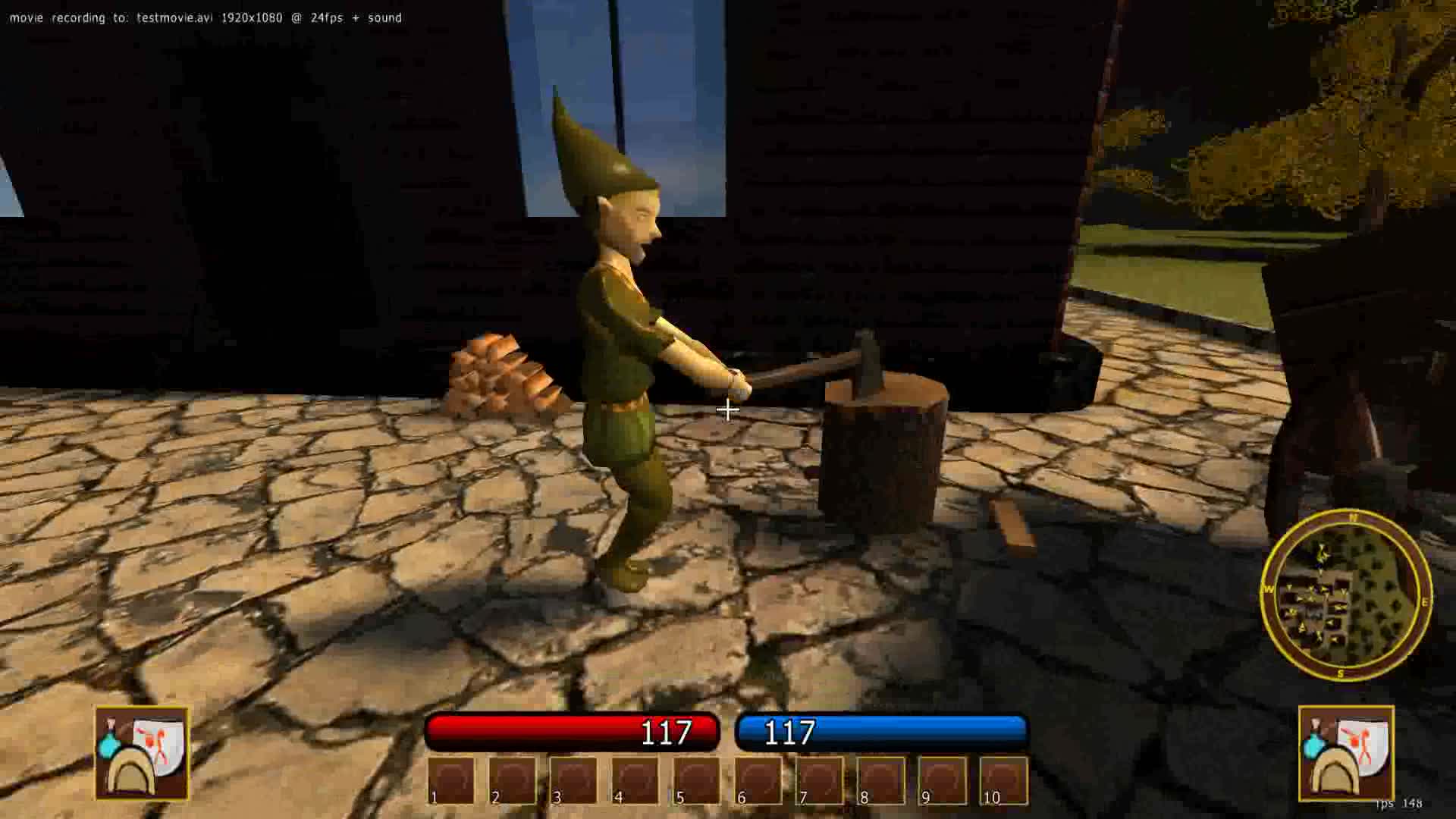Image resolution: width=1456 pixels, height=819 pixels.
Task: Click the circular compass minimap
Action: point(1346,596)
